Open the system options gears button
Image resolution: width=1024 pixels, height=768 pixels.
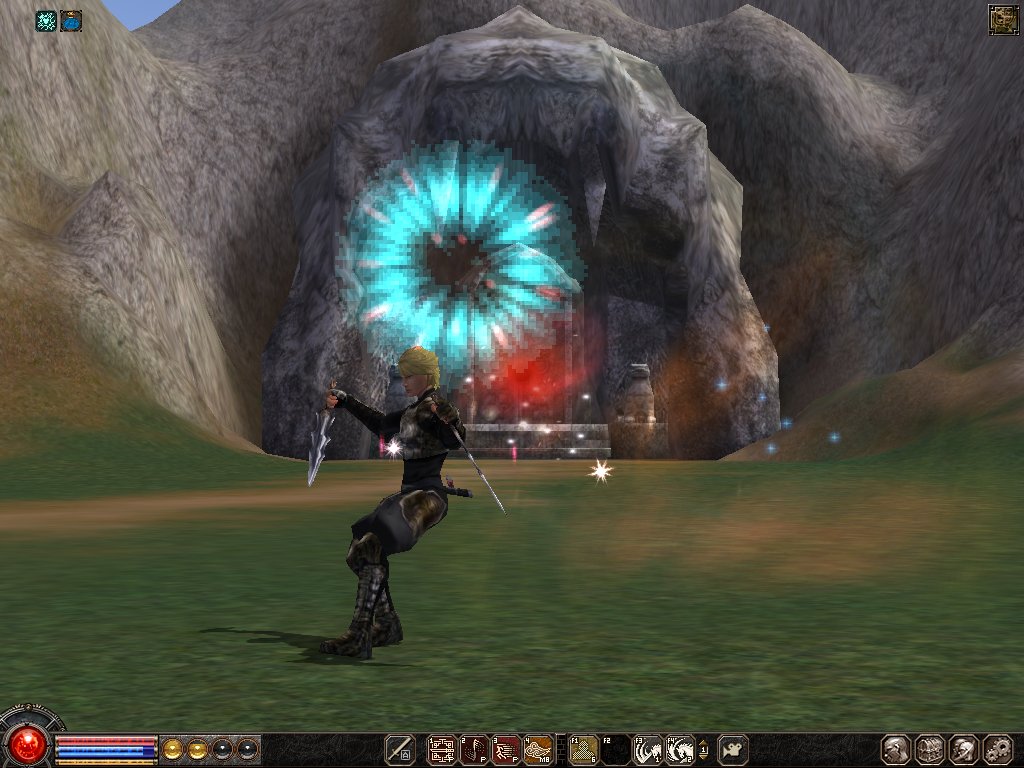click(x=998, y=749)
